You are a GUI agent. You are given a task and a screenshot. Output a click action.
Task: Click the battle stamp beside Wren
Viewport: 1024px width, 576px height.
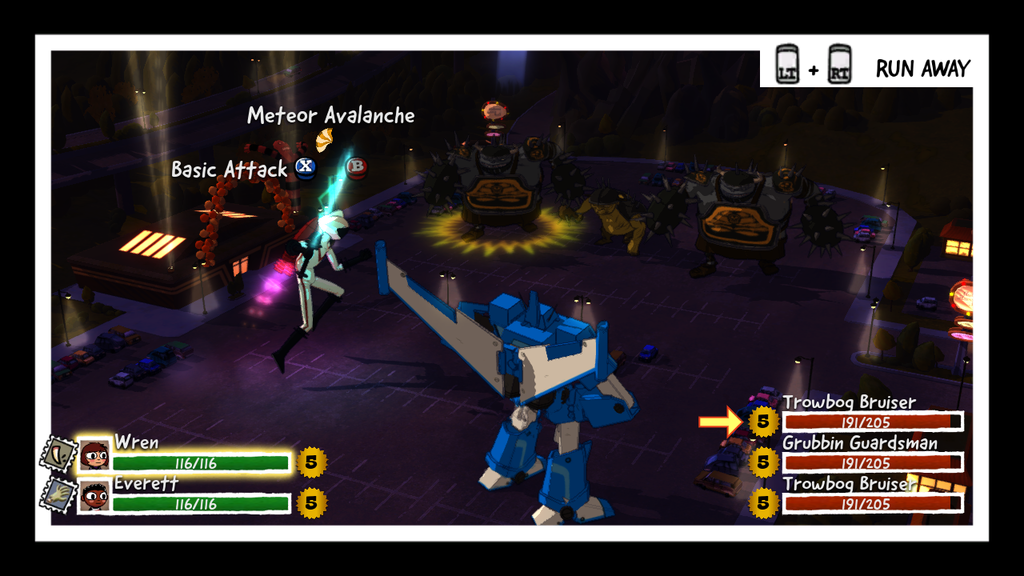(57, 455)
